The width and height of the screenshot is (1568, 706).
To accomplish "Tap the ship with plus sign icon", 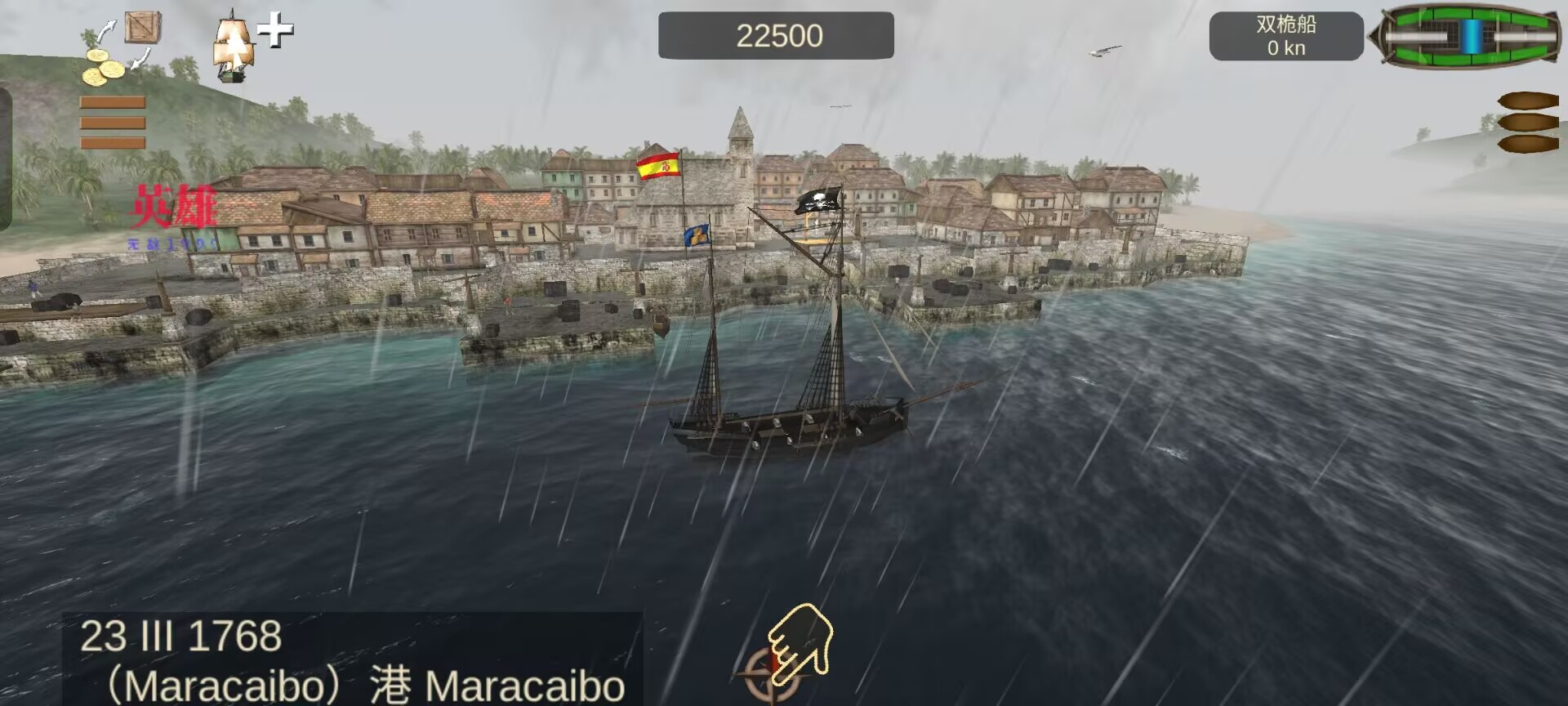I will click(250, 46).
